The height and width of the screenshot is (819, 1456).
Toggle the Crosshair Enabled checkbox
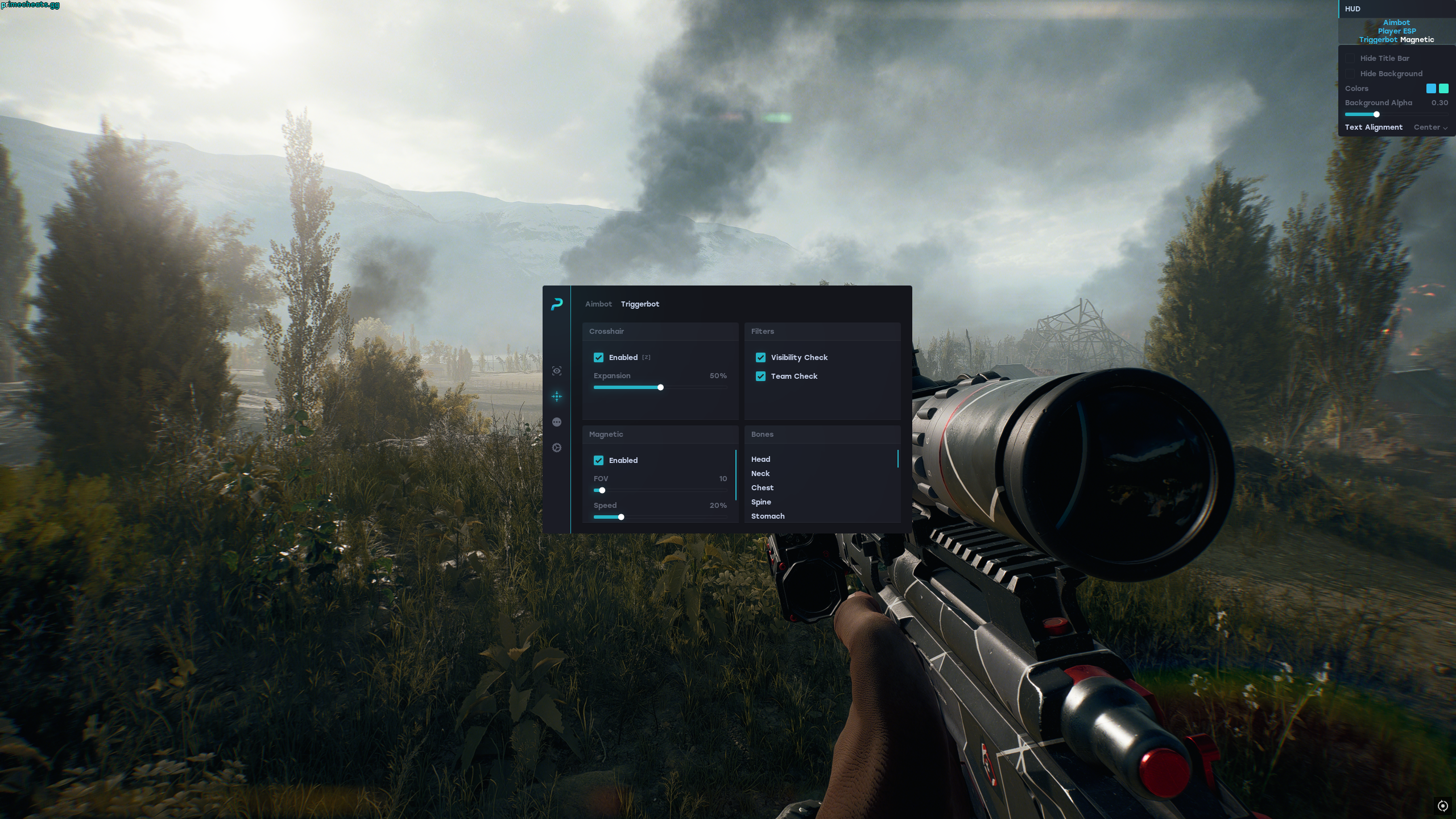coord(598,357)
